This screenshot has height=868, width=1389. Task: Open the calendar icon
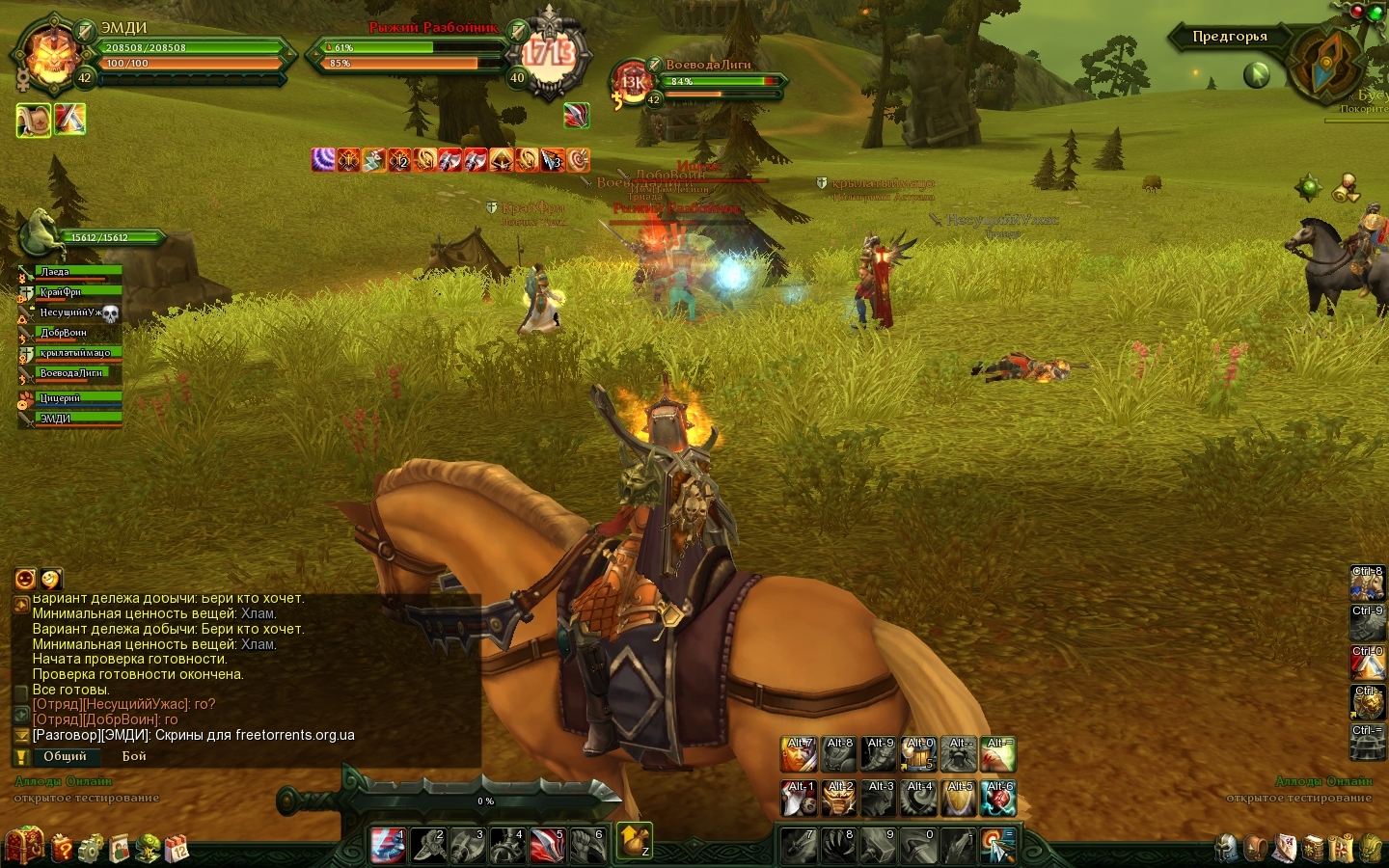177,849
